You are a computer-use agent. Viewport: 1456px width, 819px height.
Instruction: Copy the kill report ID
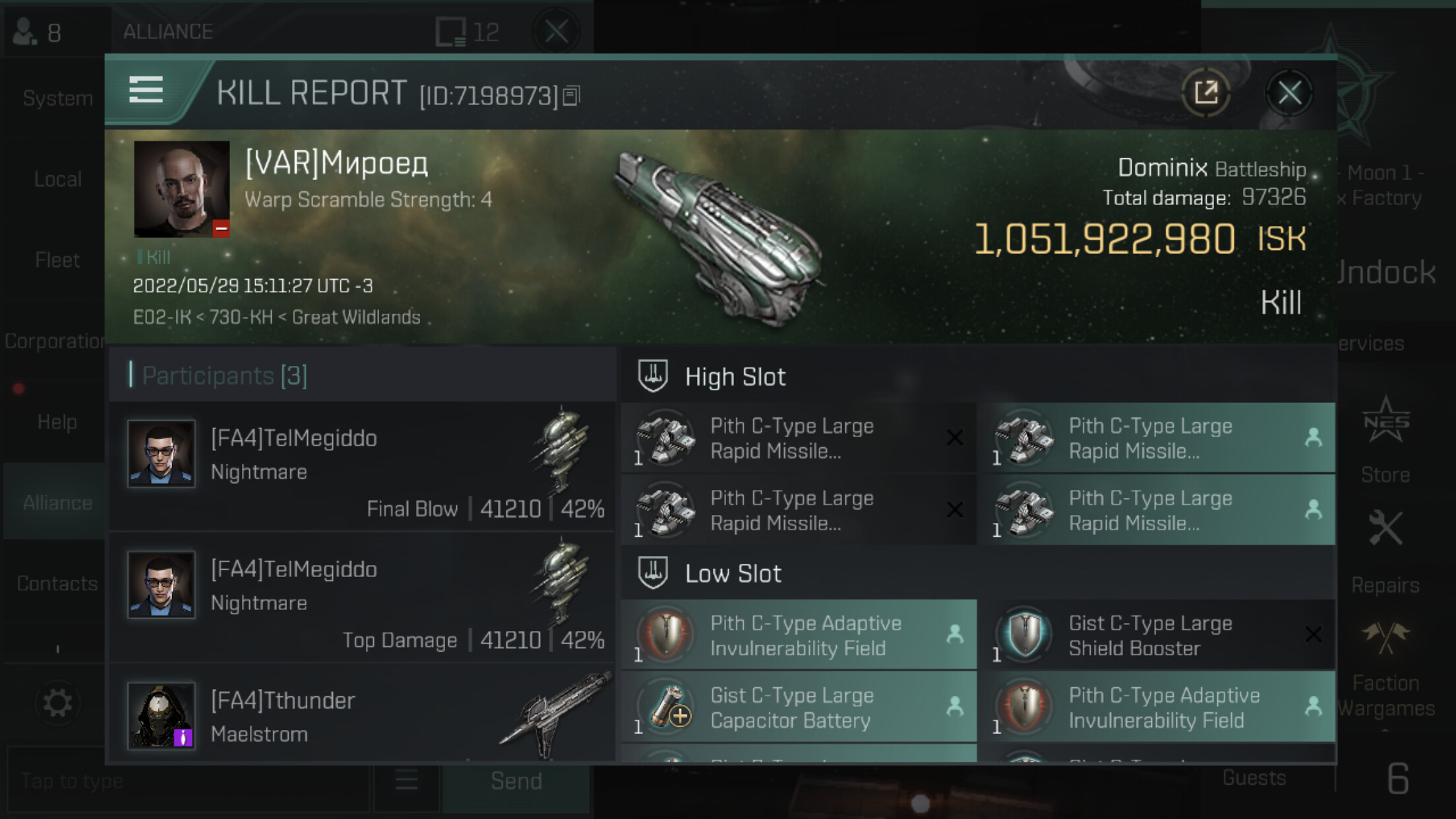tap(572, 96)
